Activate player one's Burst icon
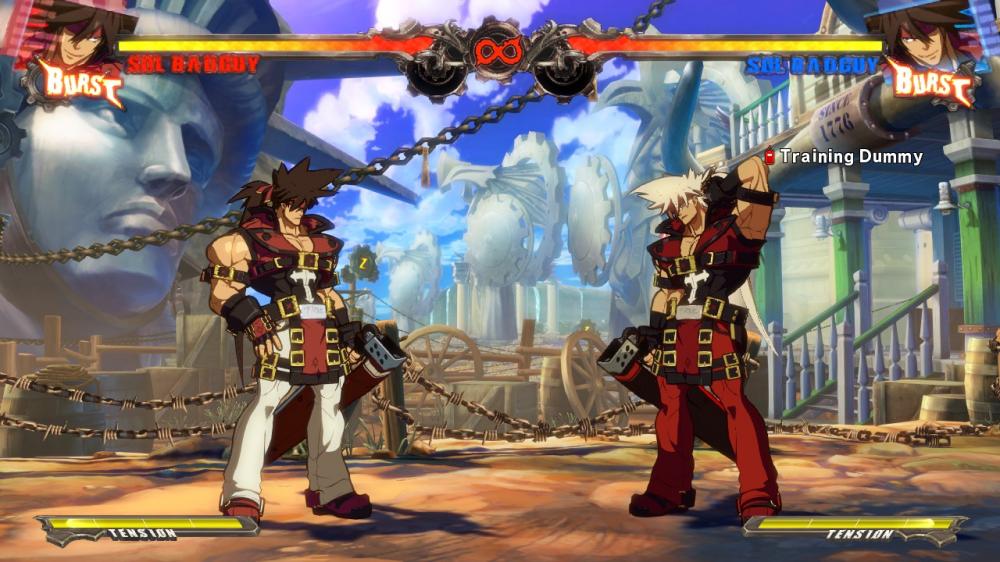Image resolution: width=1000 pixels, height=562 pixels. coord(80,82)
